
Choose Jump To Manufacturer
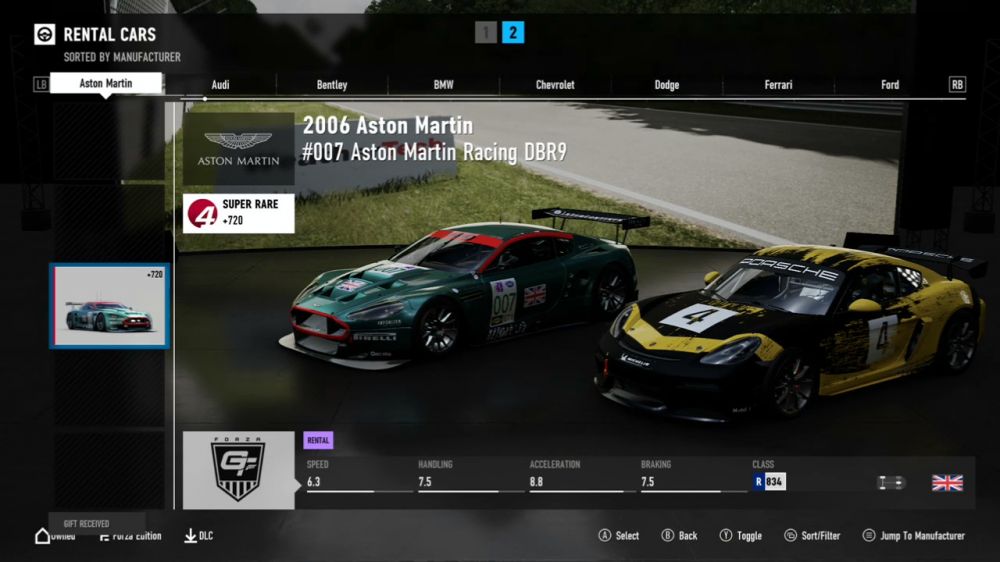coord(914,536)
